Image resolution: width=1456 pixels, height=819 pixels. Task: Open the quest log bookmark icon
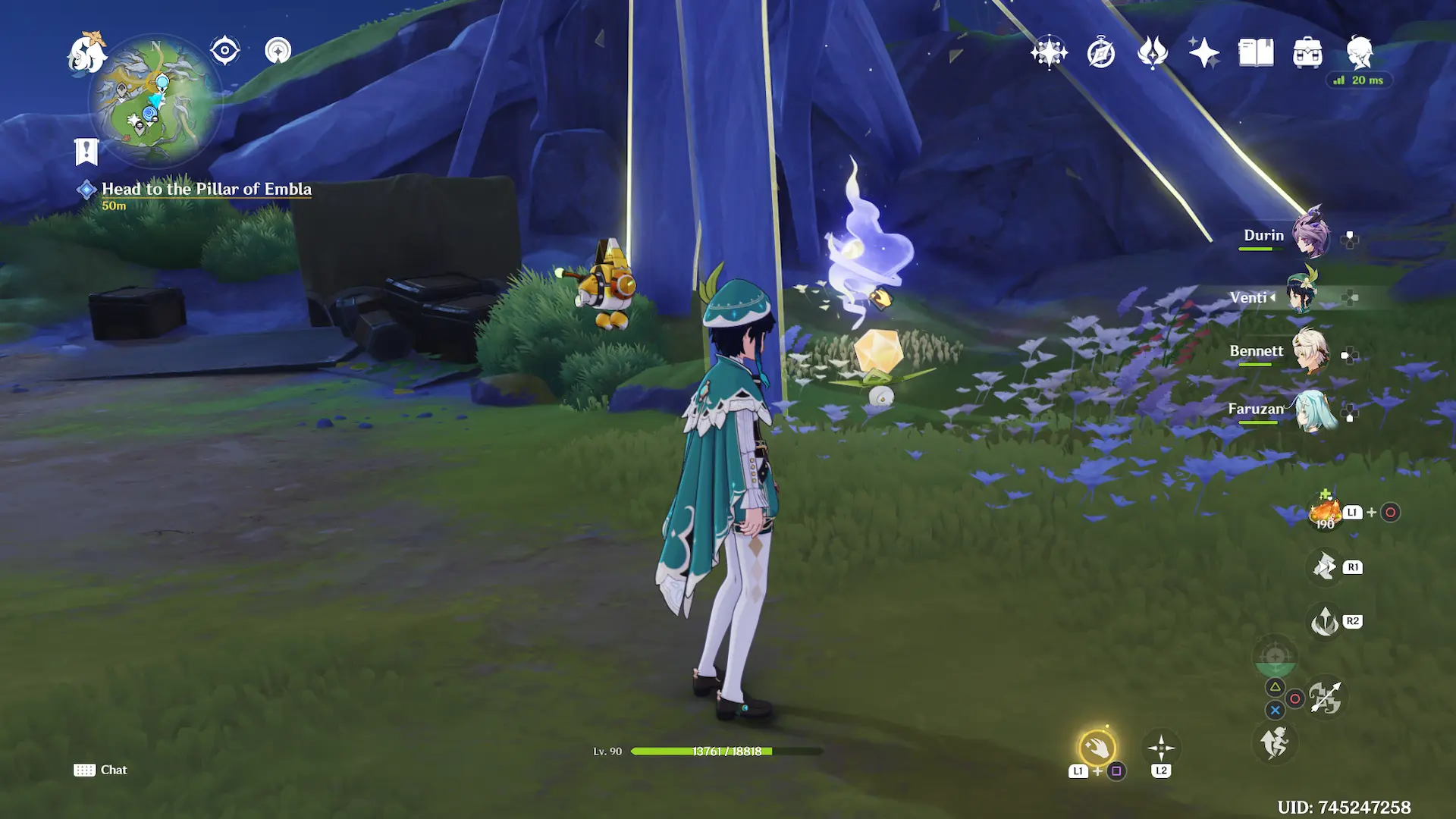click(86, 152)
